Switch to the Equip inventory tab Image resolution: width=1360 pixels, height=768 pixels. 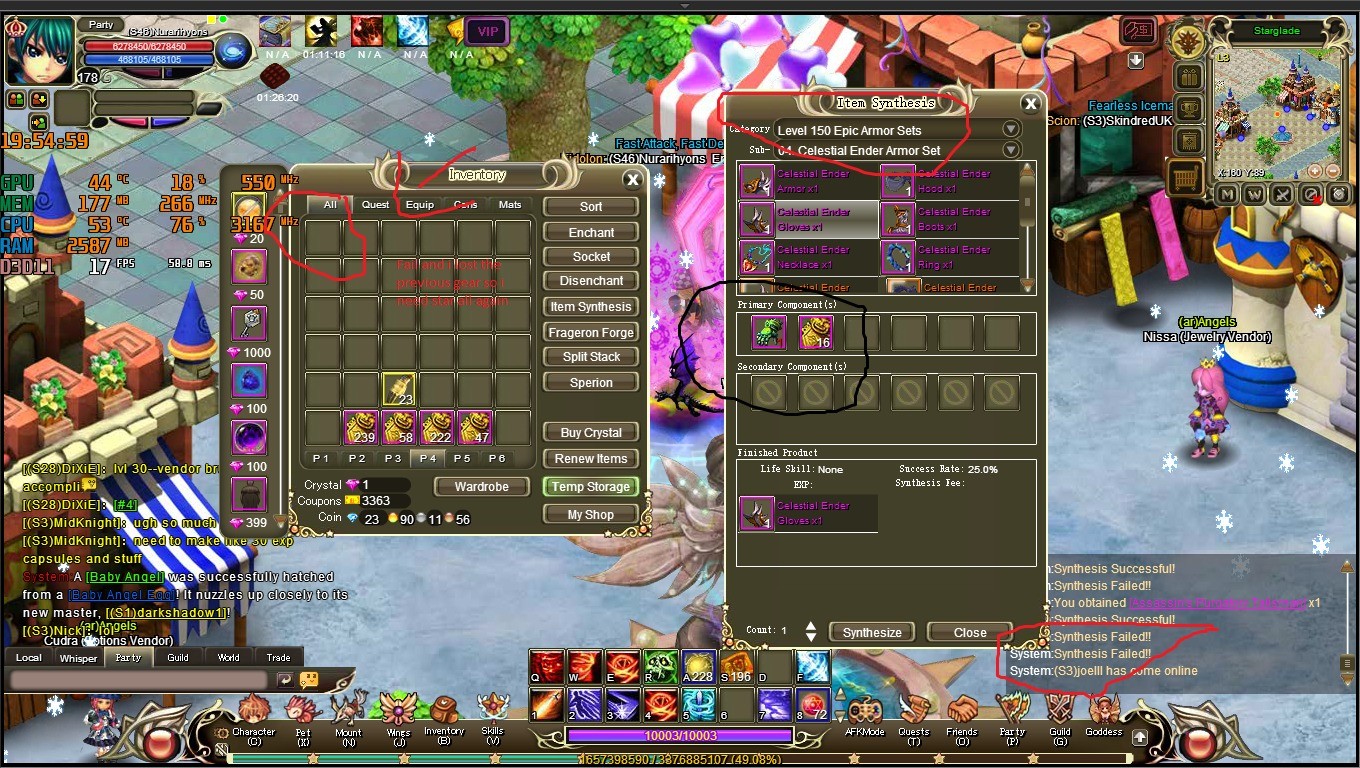click(420, 205)
